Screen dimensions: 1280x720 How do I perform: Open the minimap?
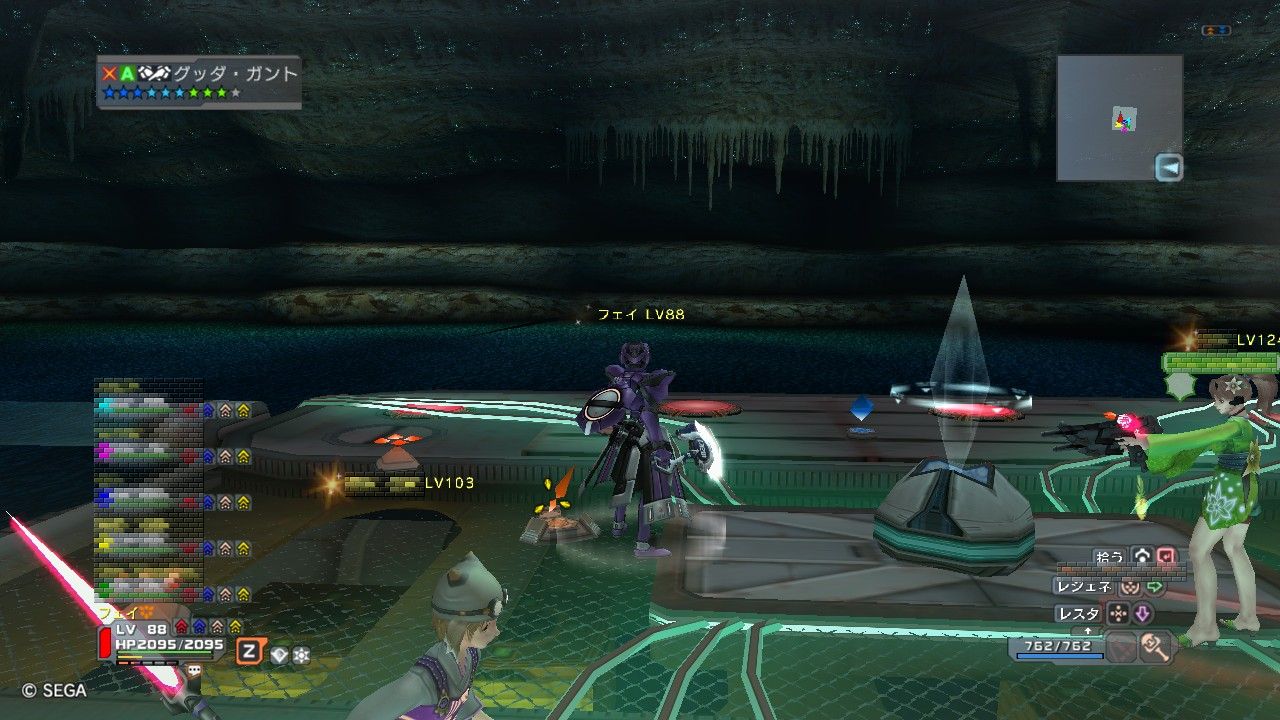pos(1119,117)
